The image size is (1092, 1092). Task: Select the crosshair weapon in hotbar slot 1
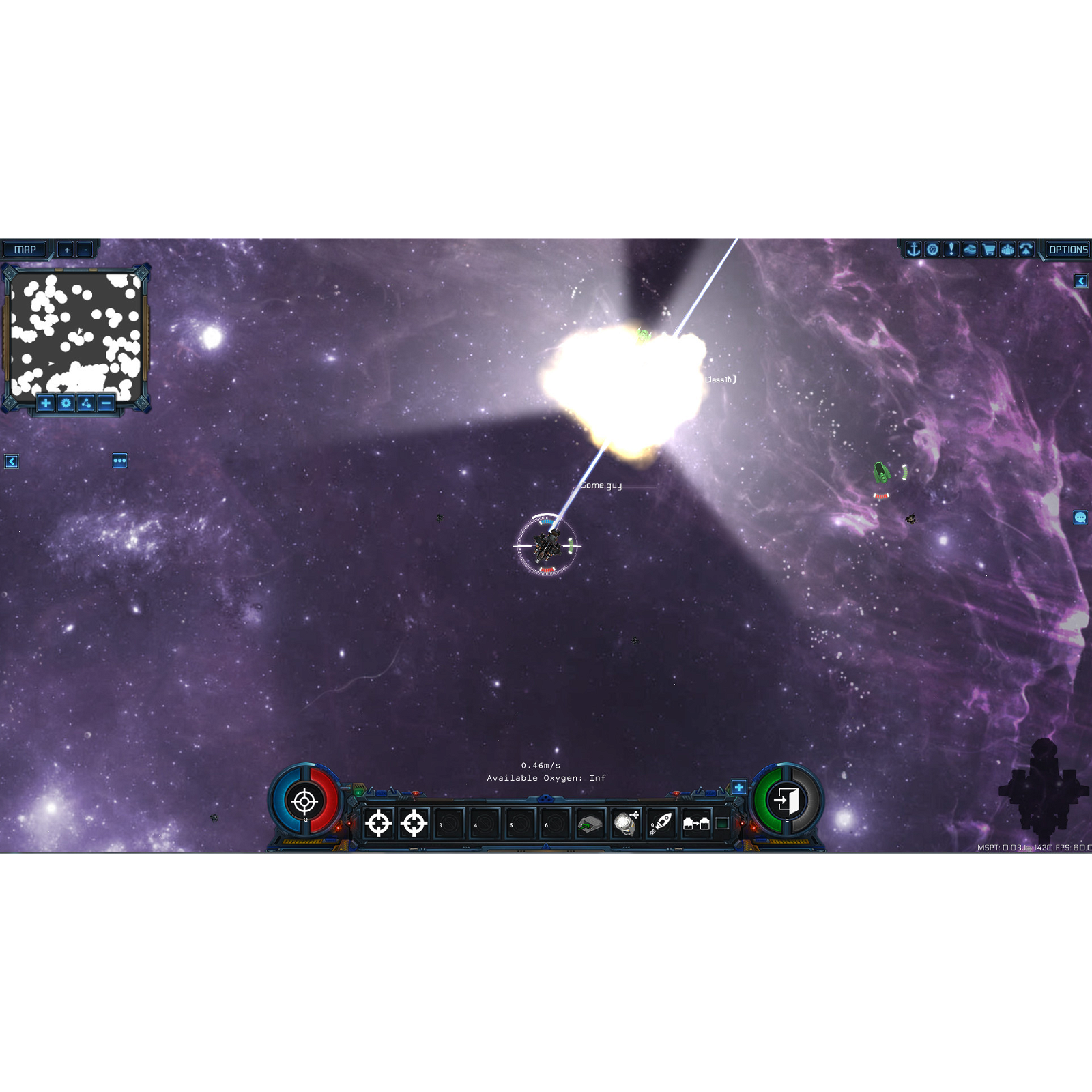(379, 823)
